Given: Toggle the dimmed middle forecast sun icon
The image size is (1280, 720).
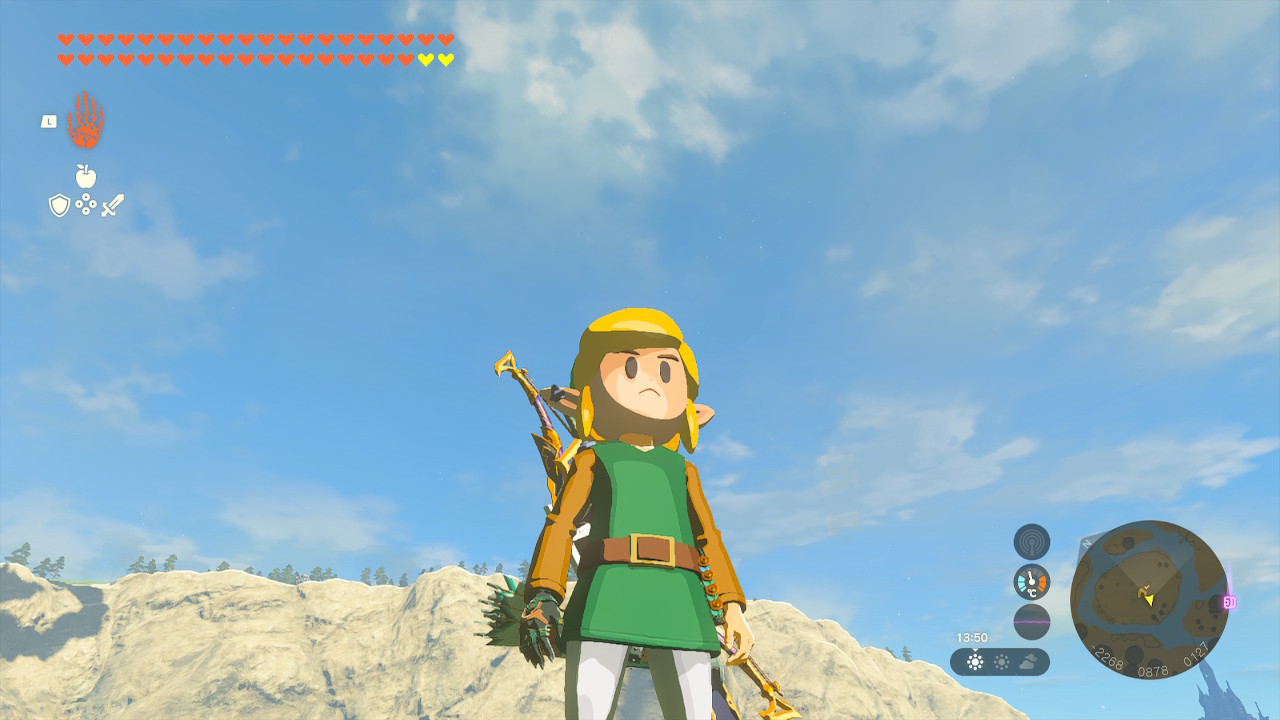Looking at the screenshot, I should (1001, 660).
